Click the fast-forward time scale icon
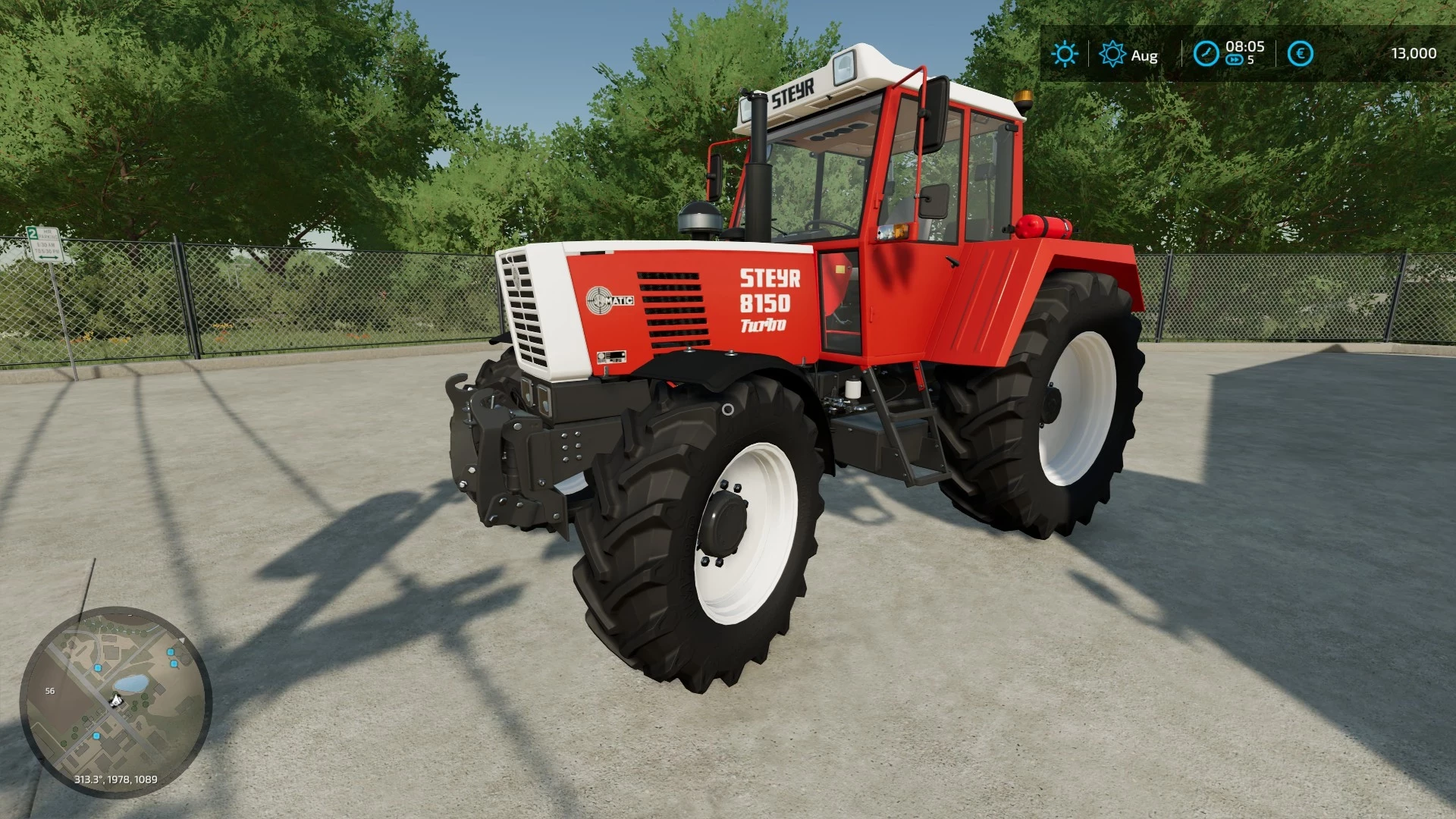1456x819 pixels. pos(1235,61)
